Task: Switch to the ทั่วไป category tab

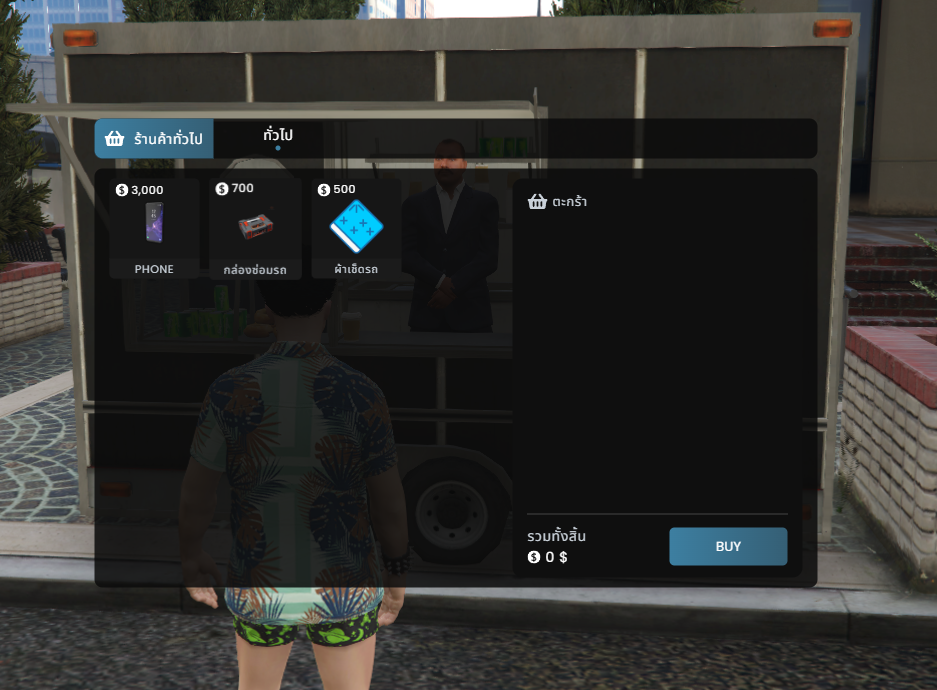Action: pos(278,137)
